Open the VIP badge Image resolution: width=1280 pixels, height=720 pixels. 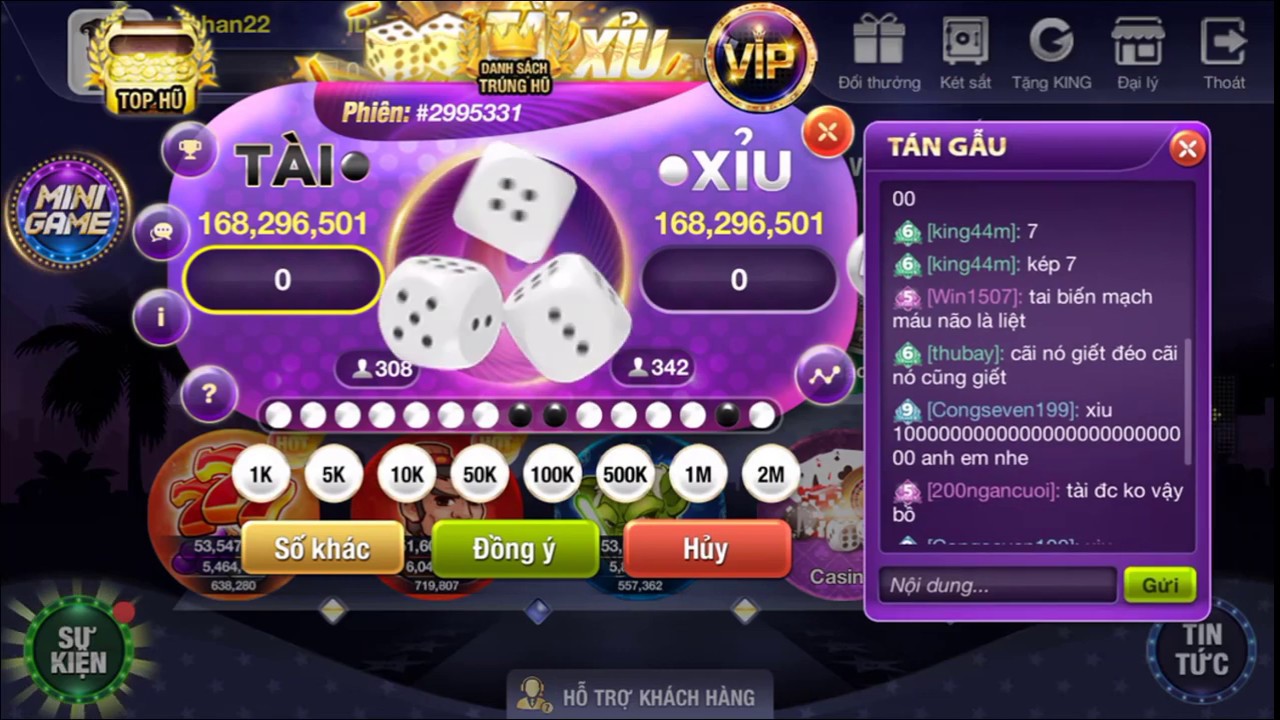click(759, 58)
